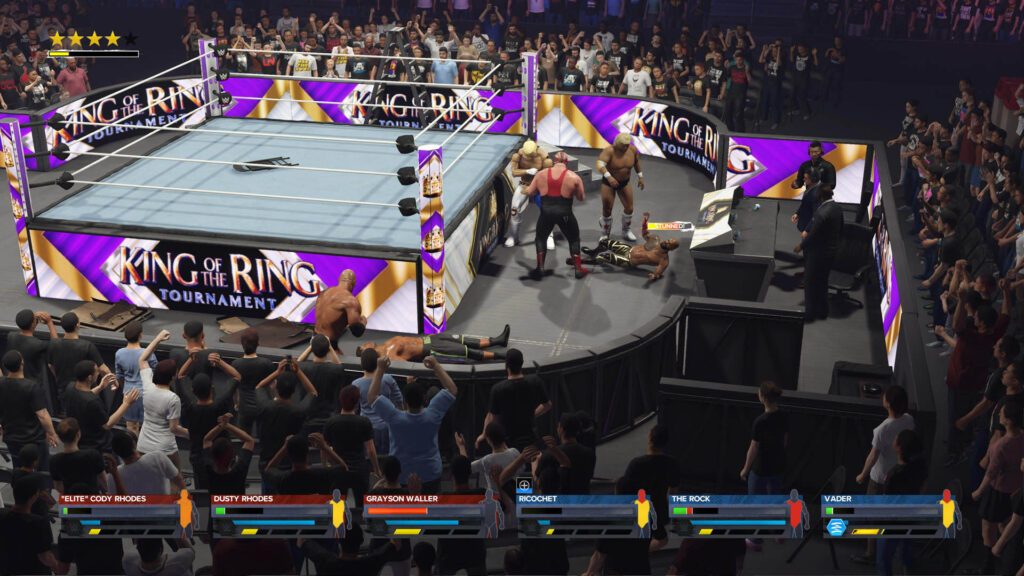
Task: Click the five-star match rating
Action: (x=92, y=39)
